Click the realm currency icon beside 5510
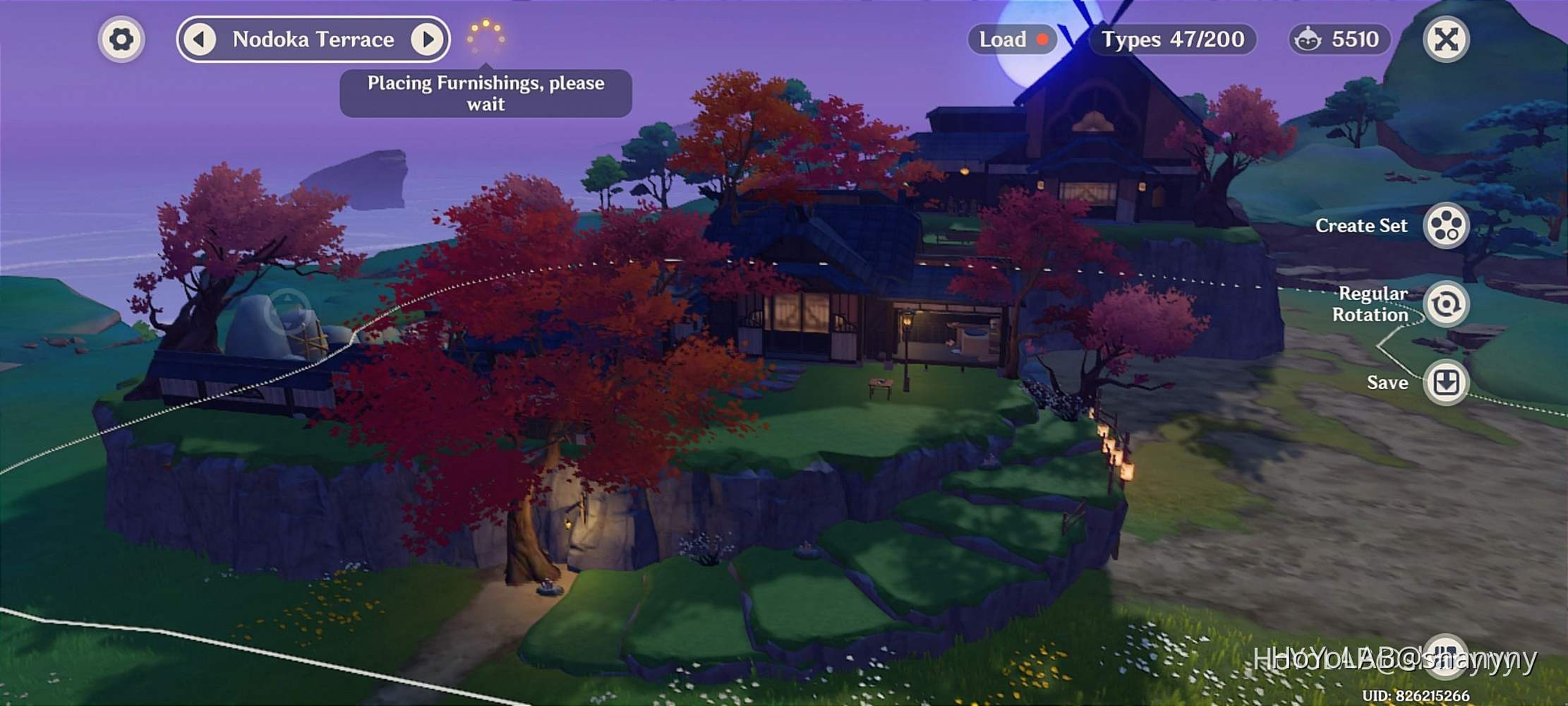 (1307, 40)
